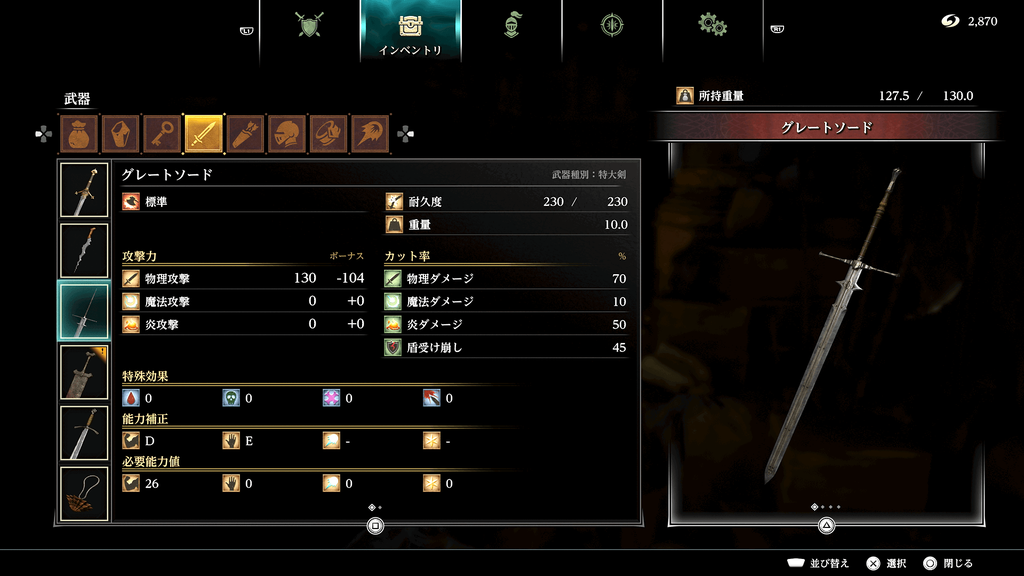Open the circular emblem tab

point(612,25)
